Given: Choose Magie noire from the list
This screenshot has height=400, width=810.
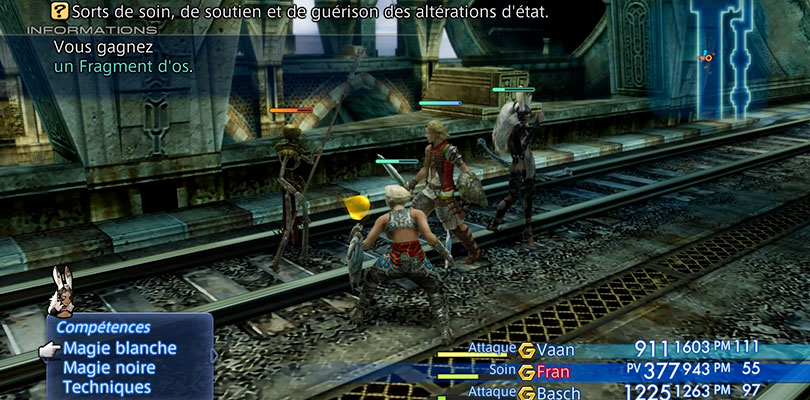Looking at the screenshot, I should [x=112, y=367].
